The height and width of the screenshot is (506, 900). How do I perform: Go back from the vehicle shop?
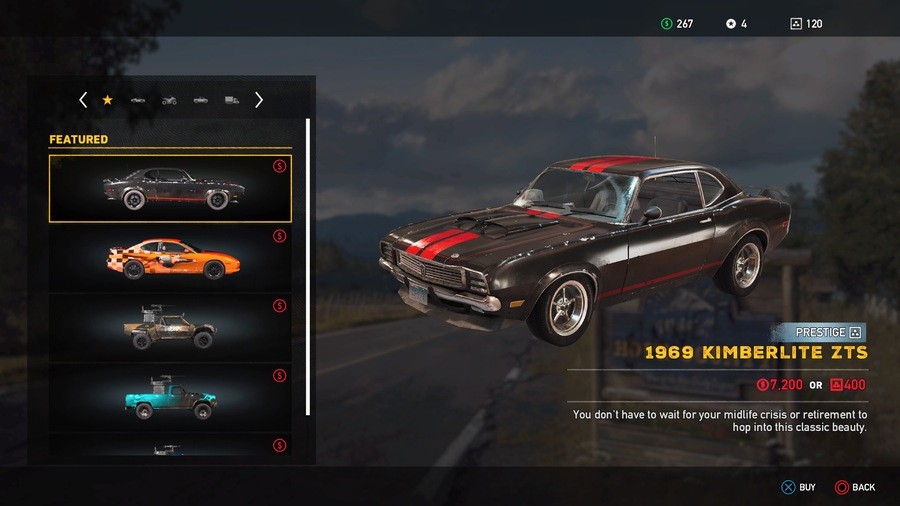click(854, 487)
